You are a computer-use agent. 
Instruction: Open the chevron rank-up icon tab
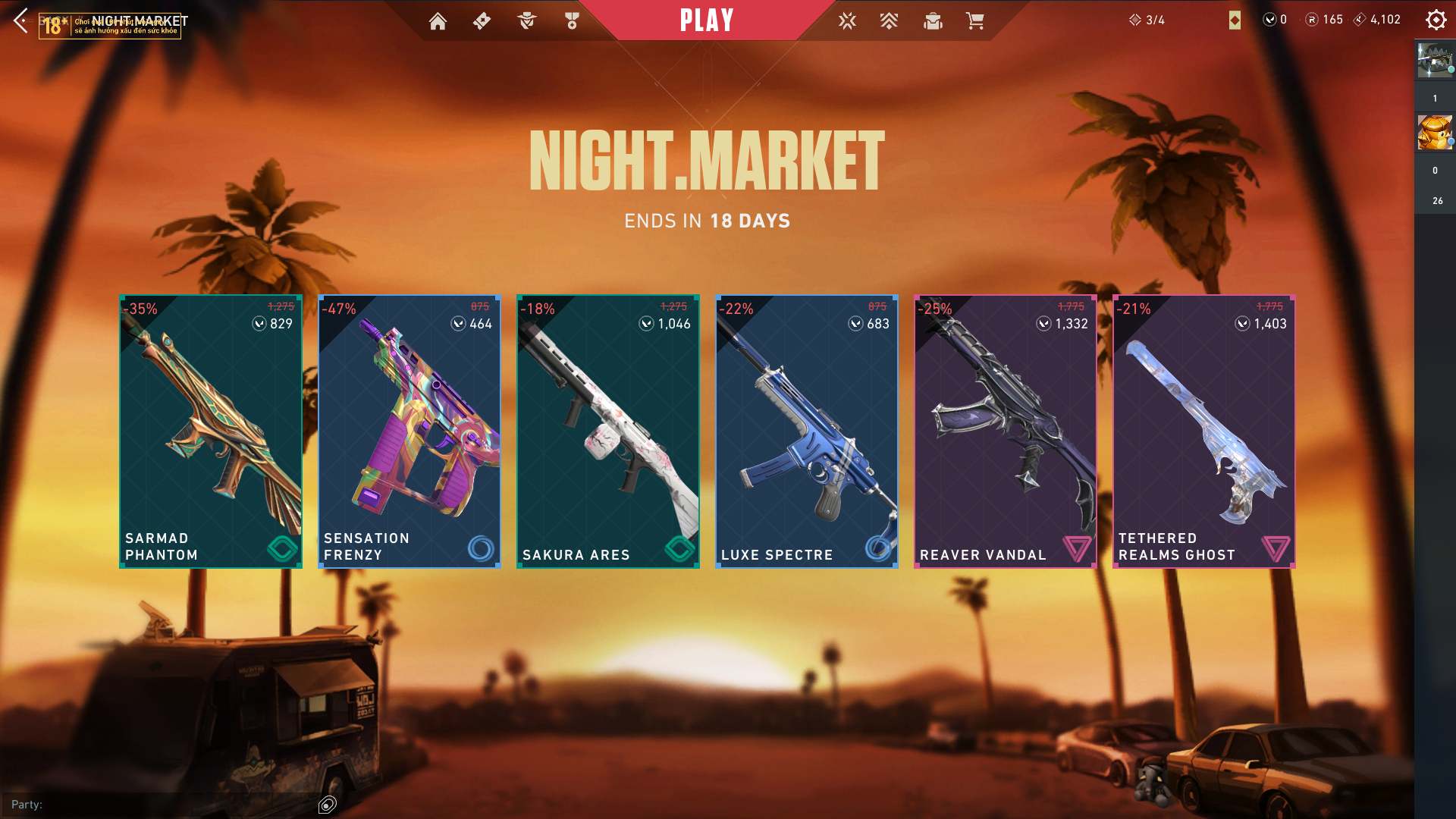889,21
